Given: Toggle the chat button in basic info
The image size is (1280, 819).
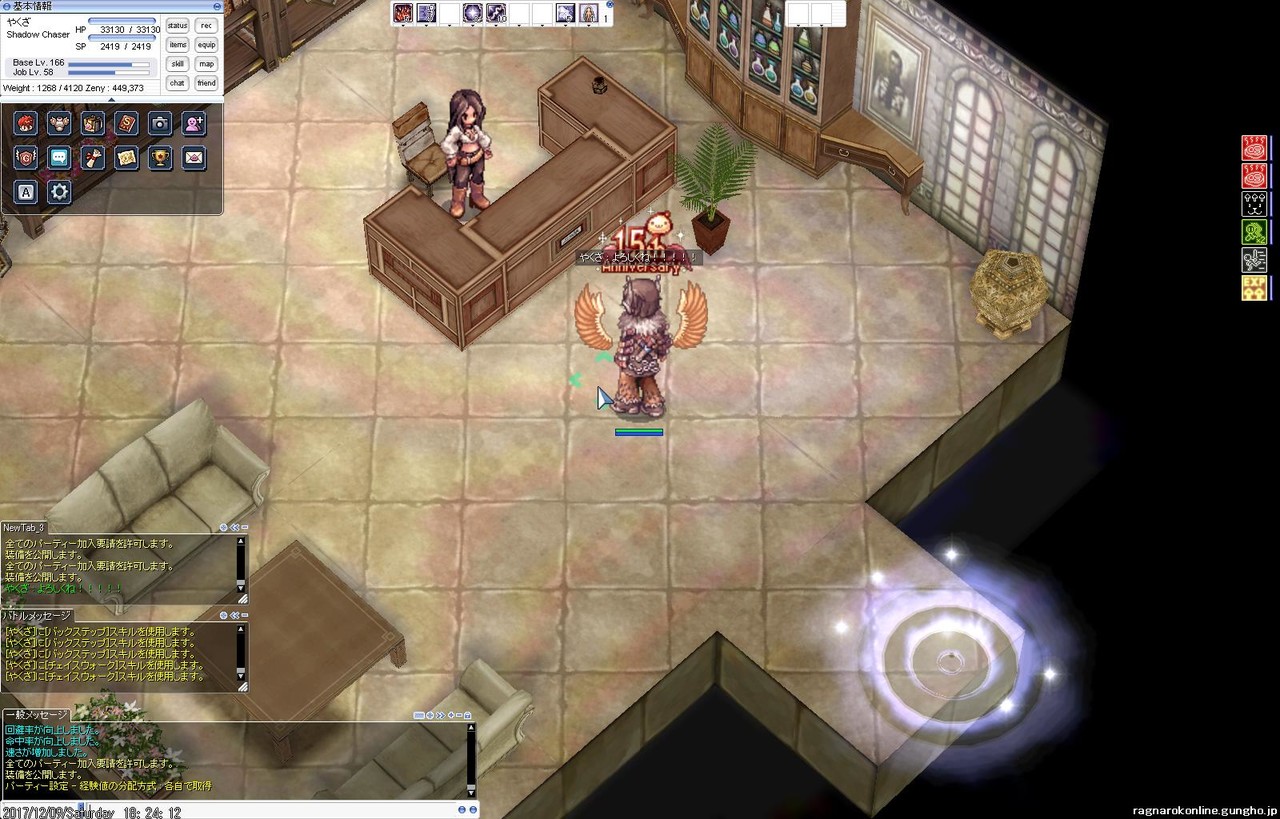Looking at the screenshot, I should coord(178,83).
